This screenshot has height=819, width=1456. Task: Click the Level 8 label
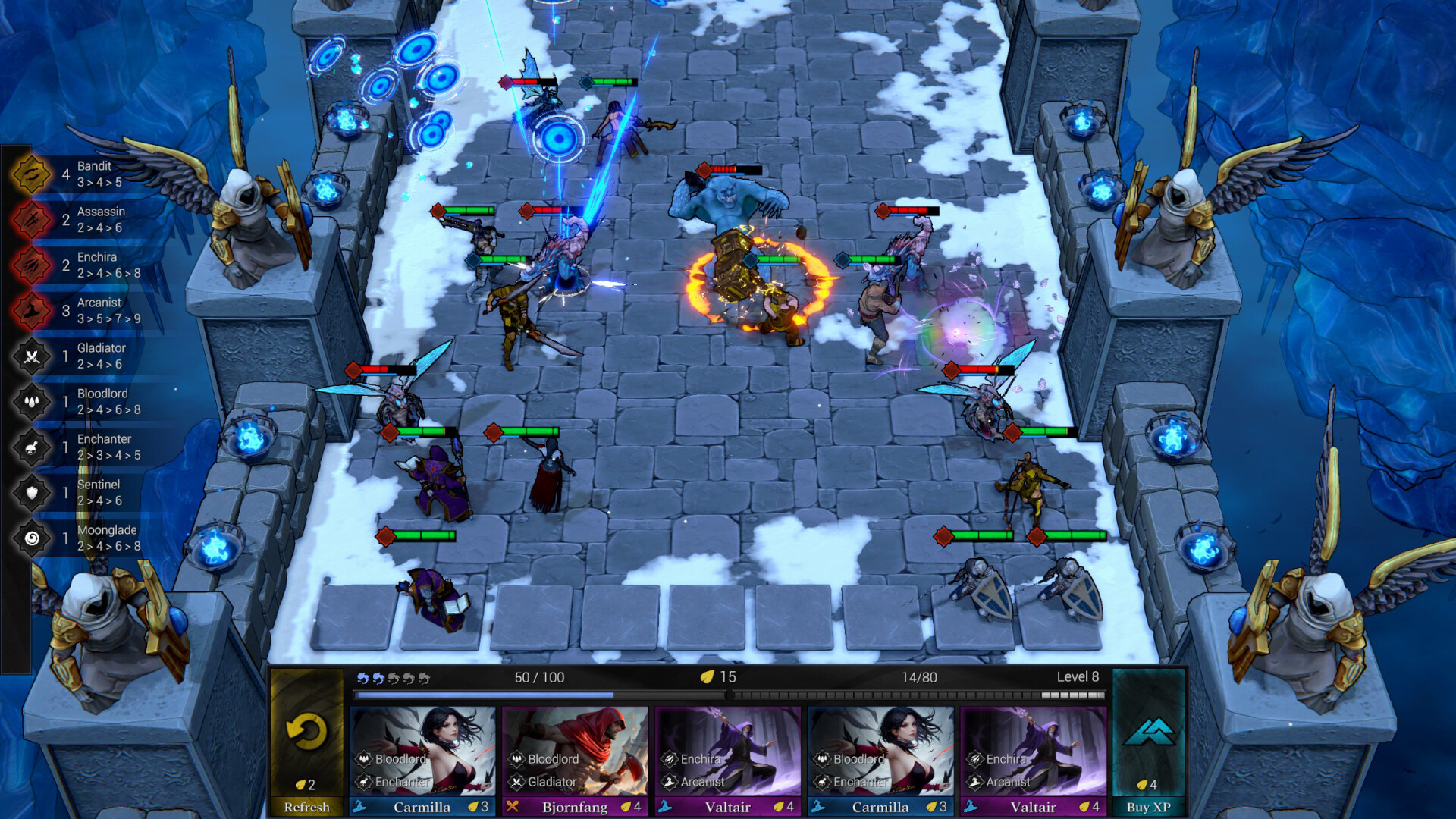pyautogui.click(x=1077, y=677)
